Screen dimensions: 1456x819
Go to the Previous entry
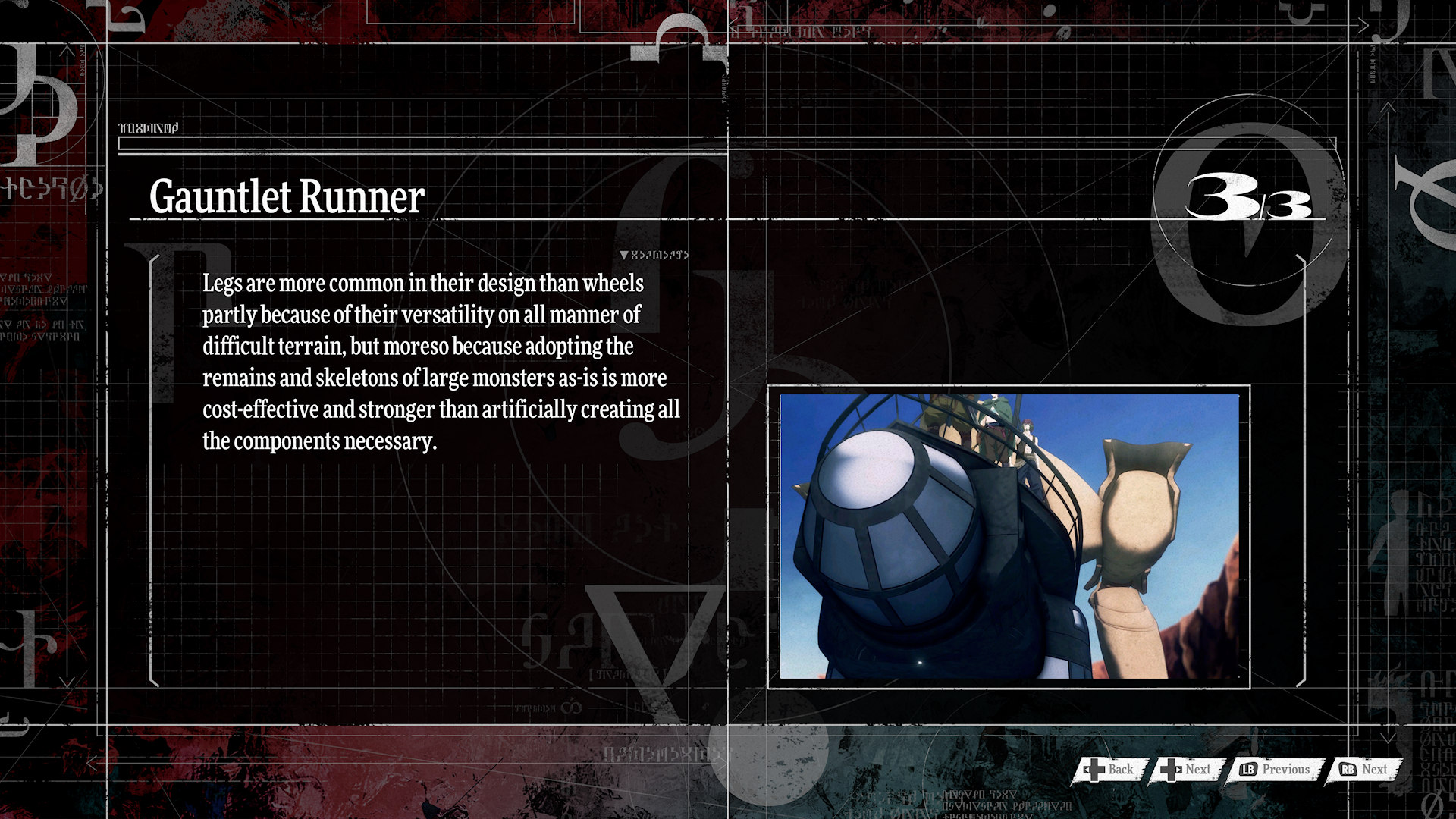pos(1276,770)
